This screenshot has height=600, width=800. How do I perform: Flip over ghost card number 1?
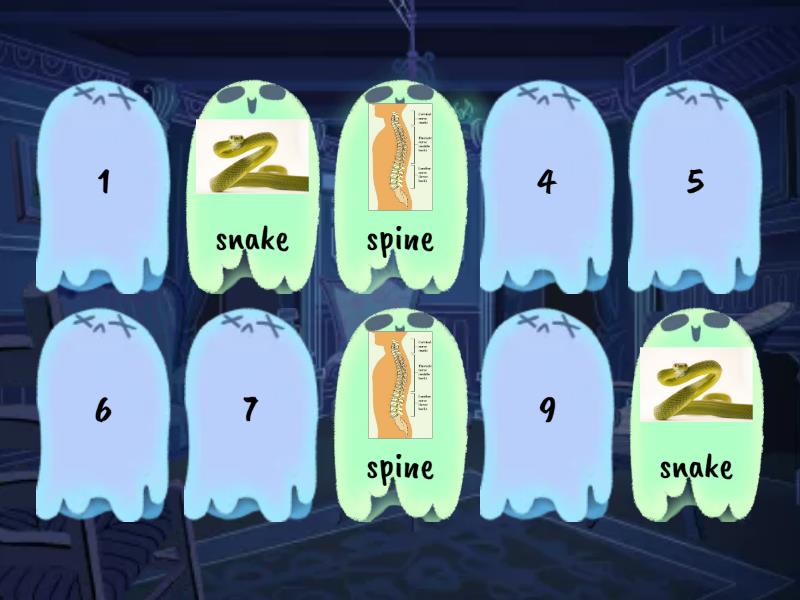pyautogui.click(x=103, y=185)
